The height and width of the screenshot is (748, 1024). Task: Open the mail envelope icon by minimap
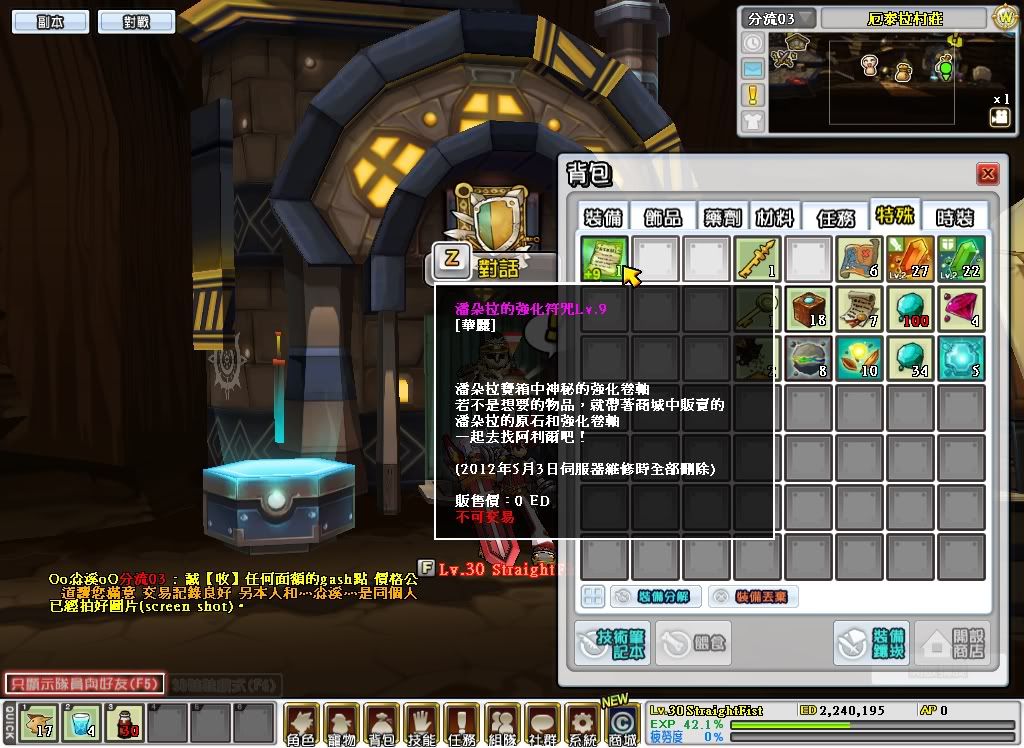(x=752, y=69)
